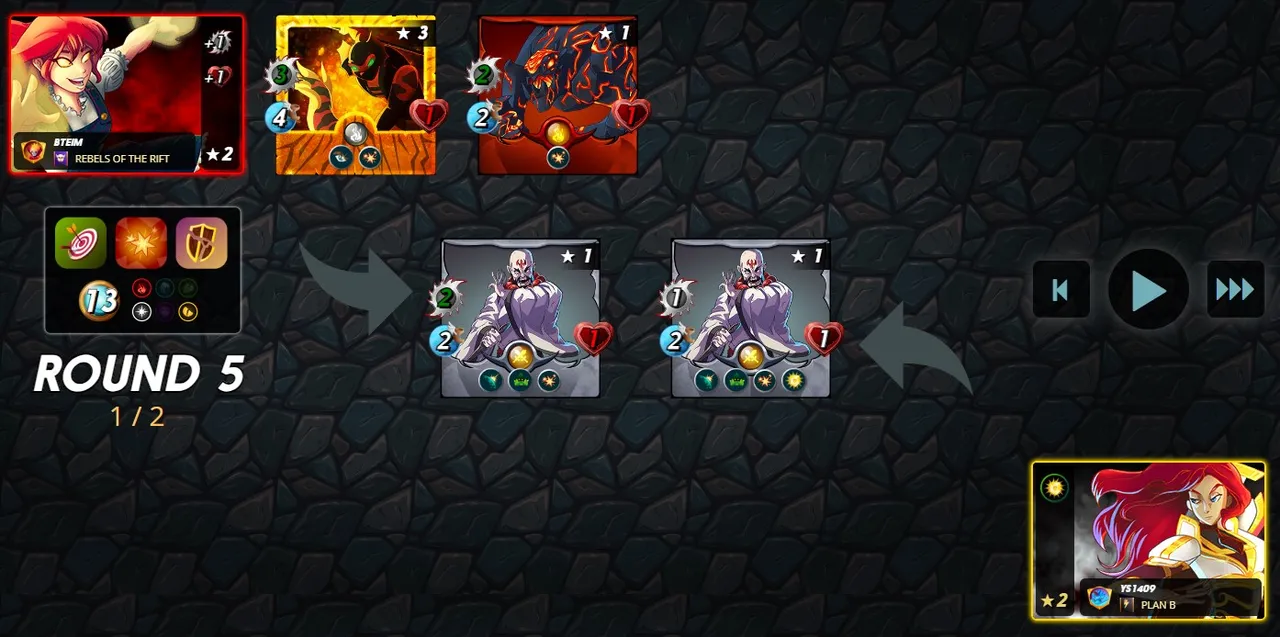Play the battle replay
This screenshot has width=1280, height=637.
[x=1148, y=290]
